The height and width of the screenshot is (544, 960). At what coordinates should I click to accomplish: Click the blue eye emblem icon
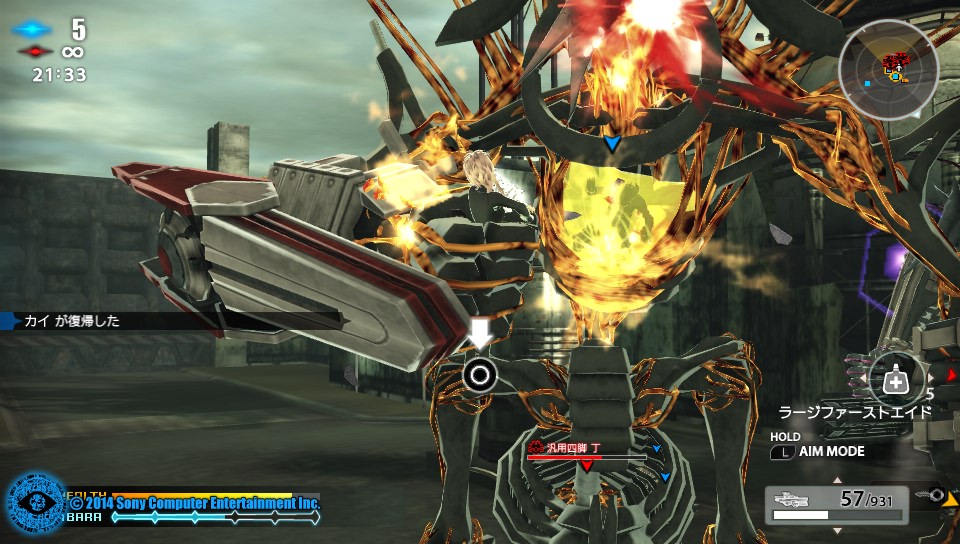(36, 504)
